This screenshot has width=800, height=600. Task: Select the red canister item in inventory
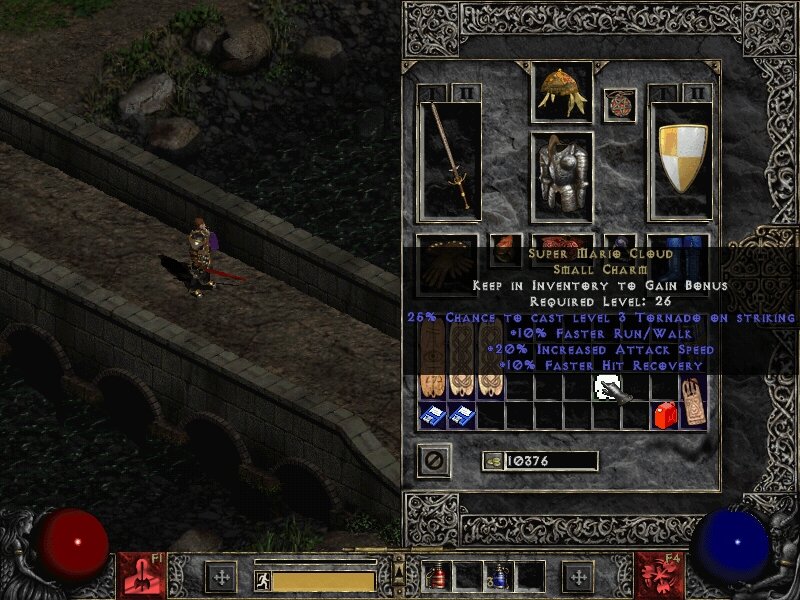pos(663,414)
